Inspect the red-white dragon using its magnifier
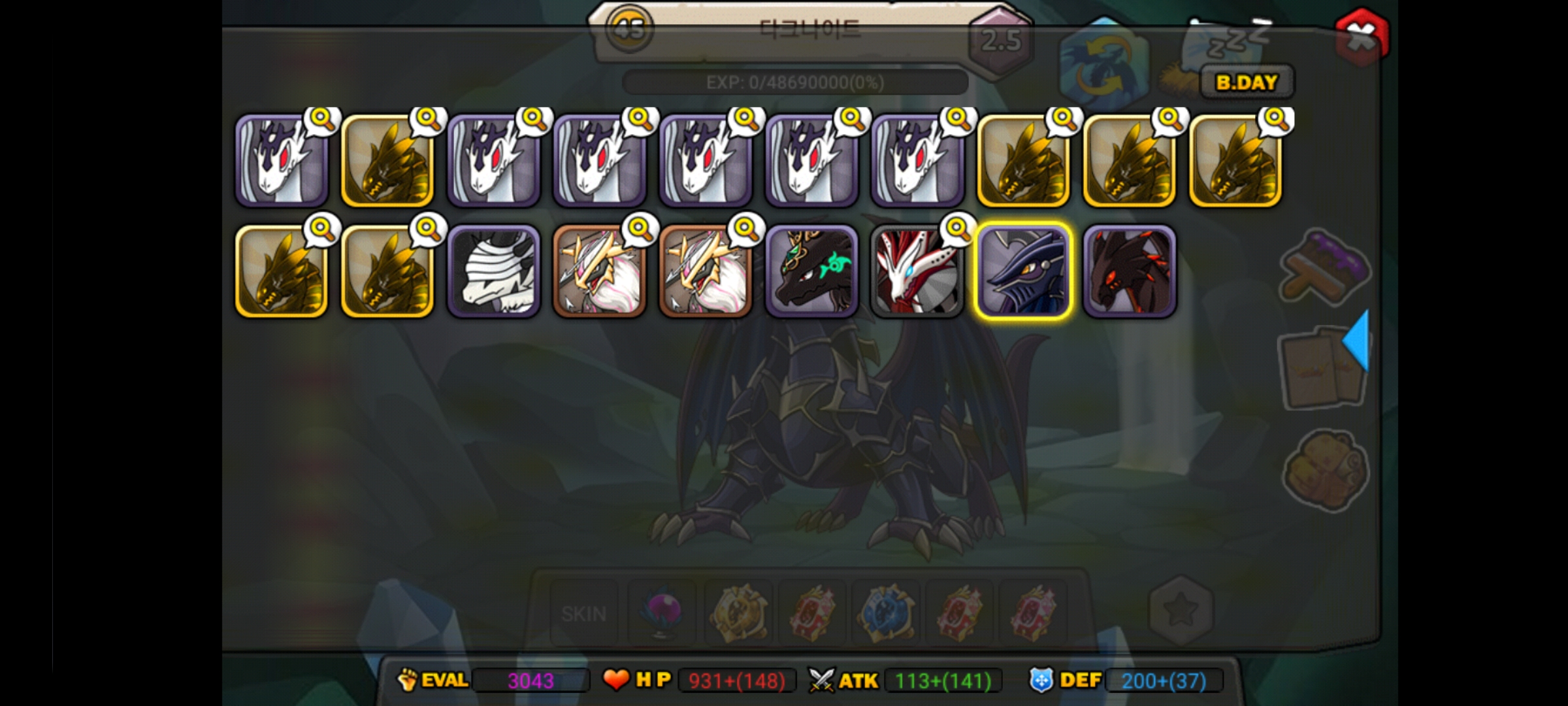 [958, 229]
